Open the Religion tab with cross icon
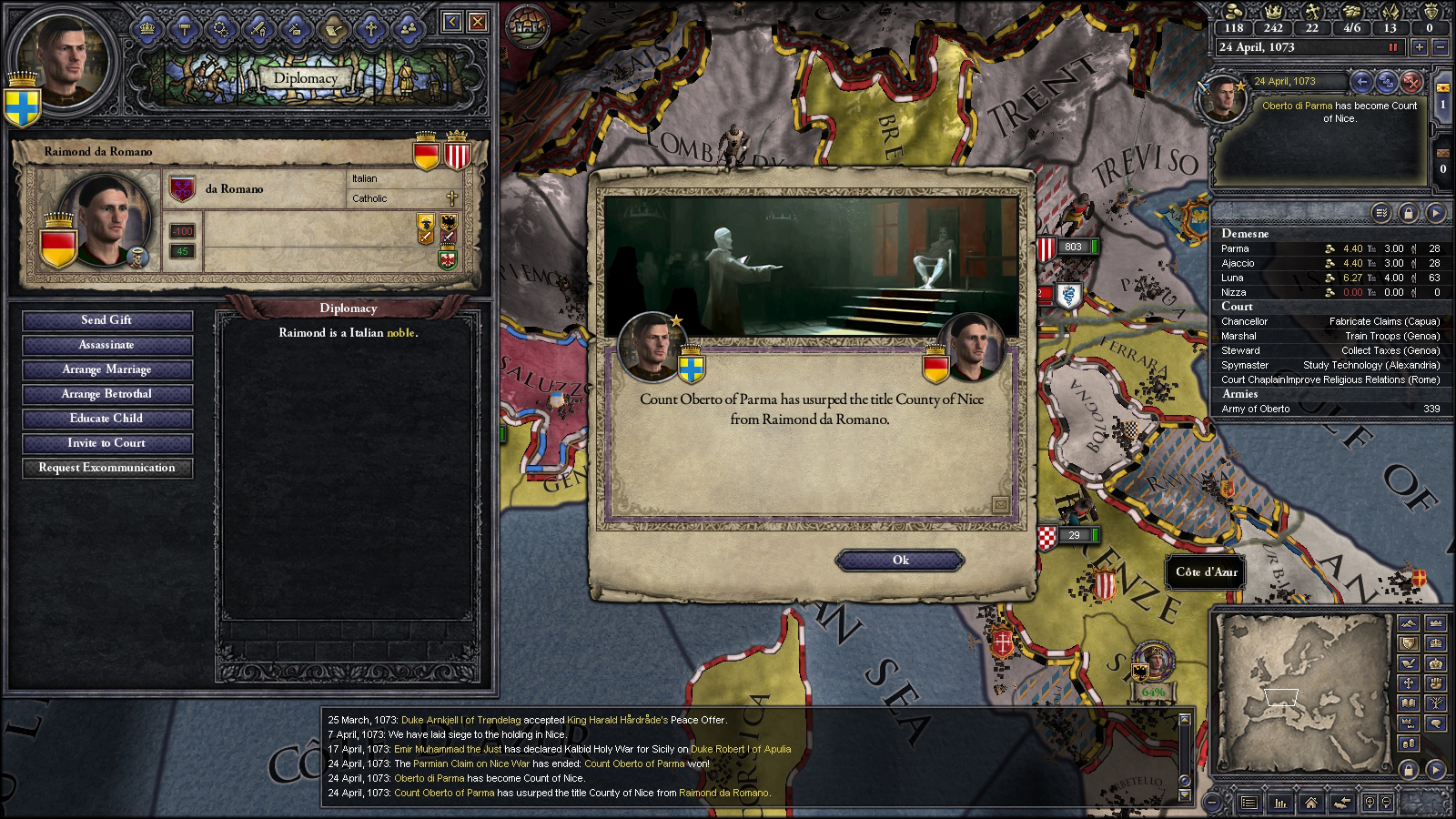Image resolution: width=1456 pixels, height=819 pixels. pyautogui.click(x=370, y=28)
